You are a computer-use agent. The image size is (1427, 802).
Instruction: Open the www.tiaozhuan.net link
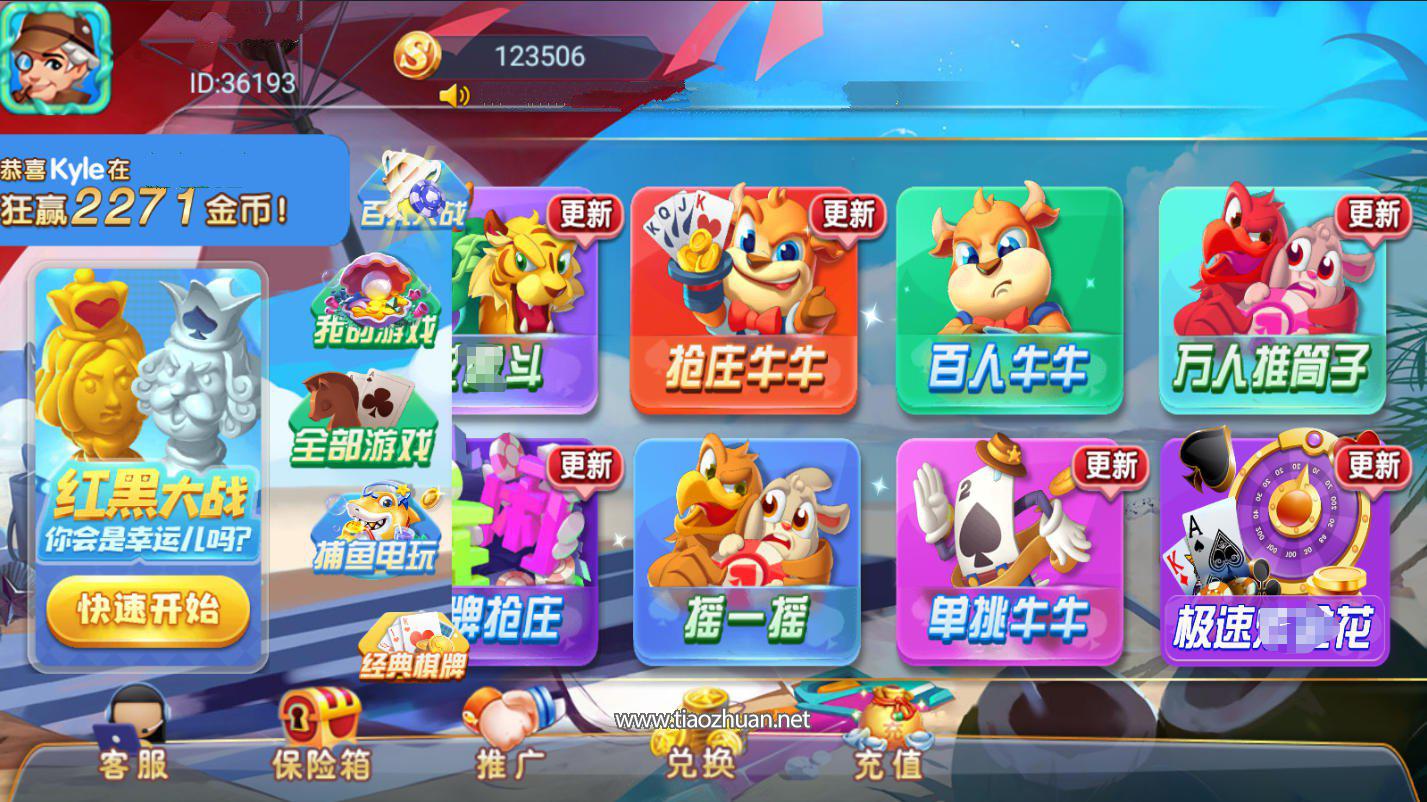[713, 717]
